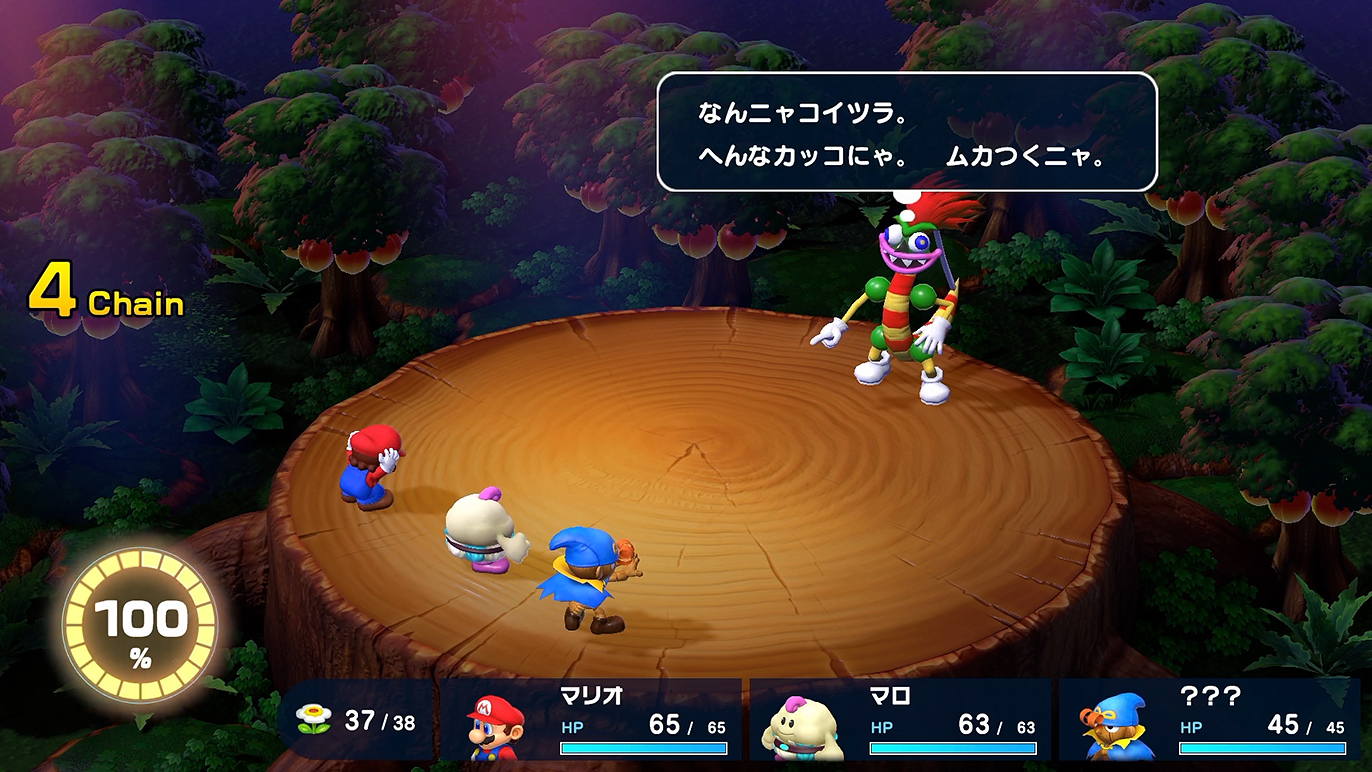Select the ??? party member panel

tap(1210, 720)
